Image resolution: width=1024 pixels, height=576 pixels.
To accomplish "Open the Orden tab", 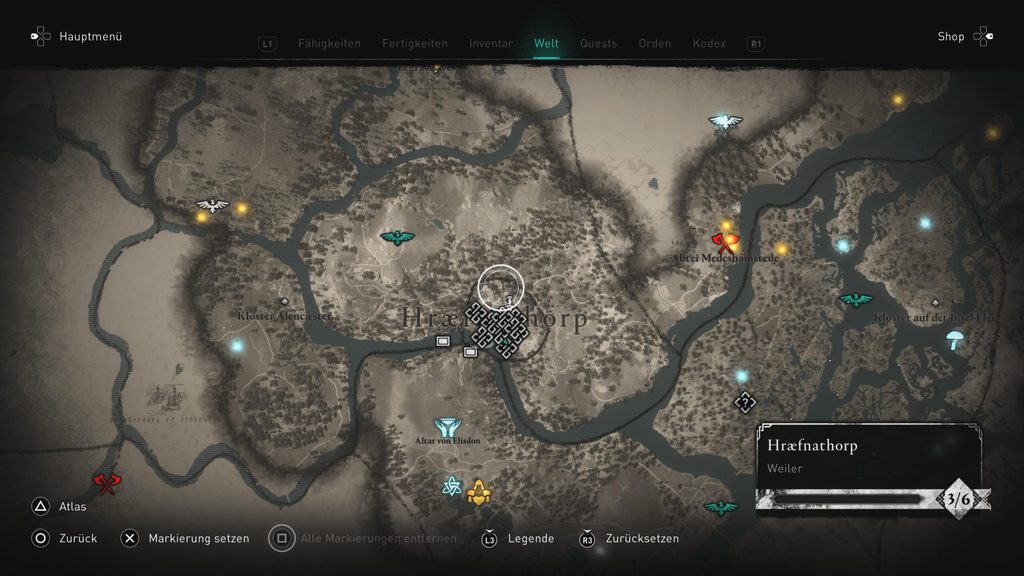I will click(655, 43).
